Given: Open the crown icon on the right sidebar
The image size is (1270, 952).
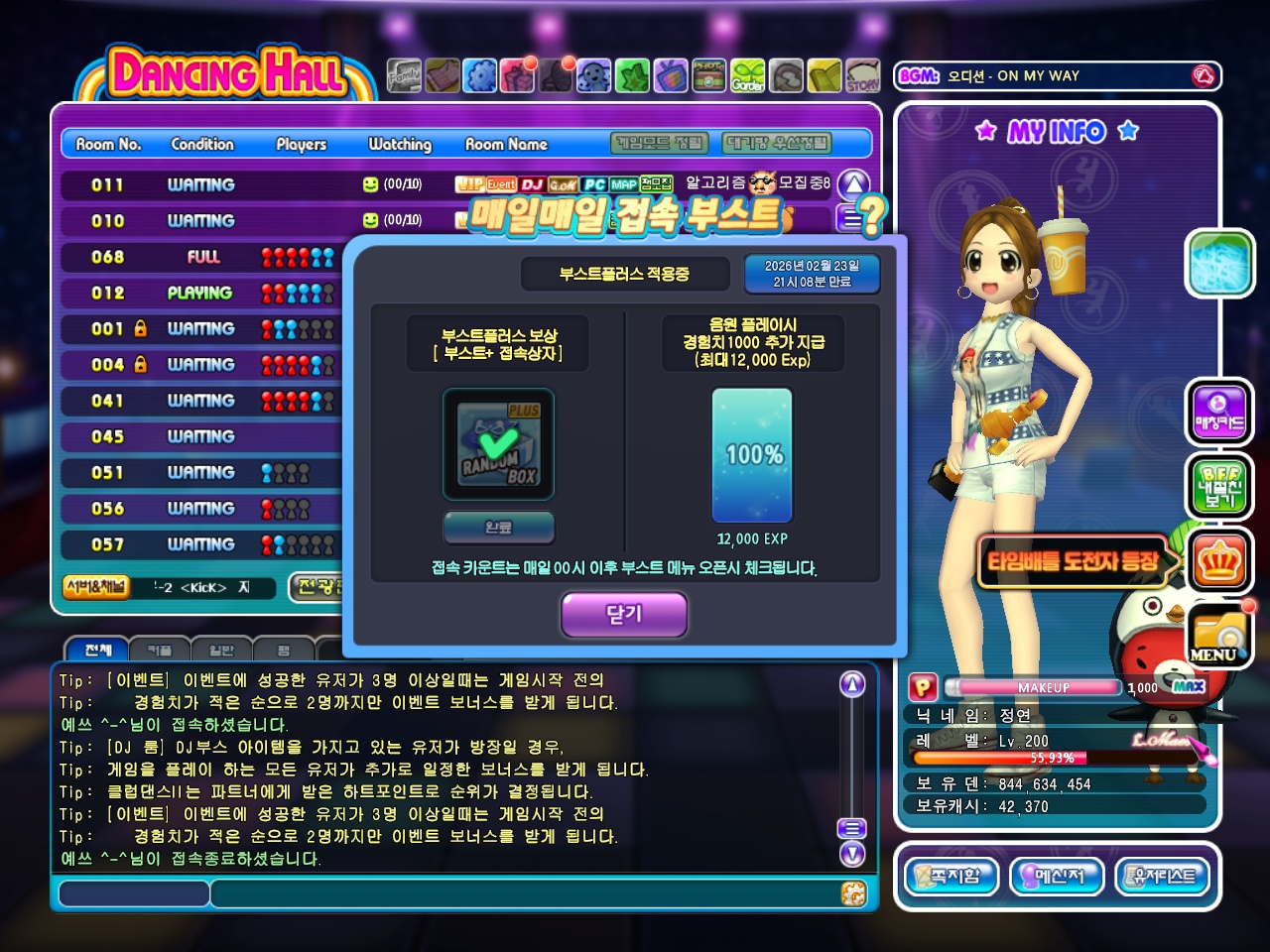Looking at the screenshot, I should [x=1220, y=559].
